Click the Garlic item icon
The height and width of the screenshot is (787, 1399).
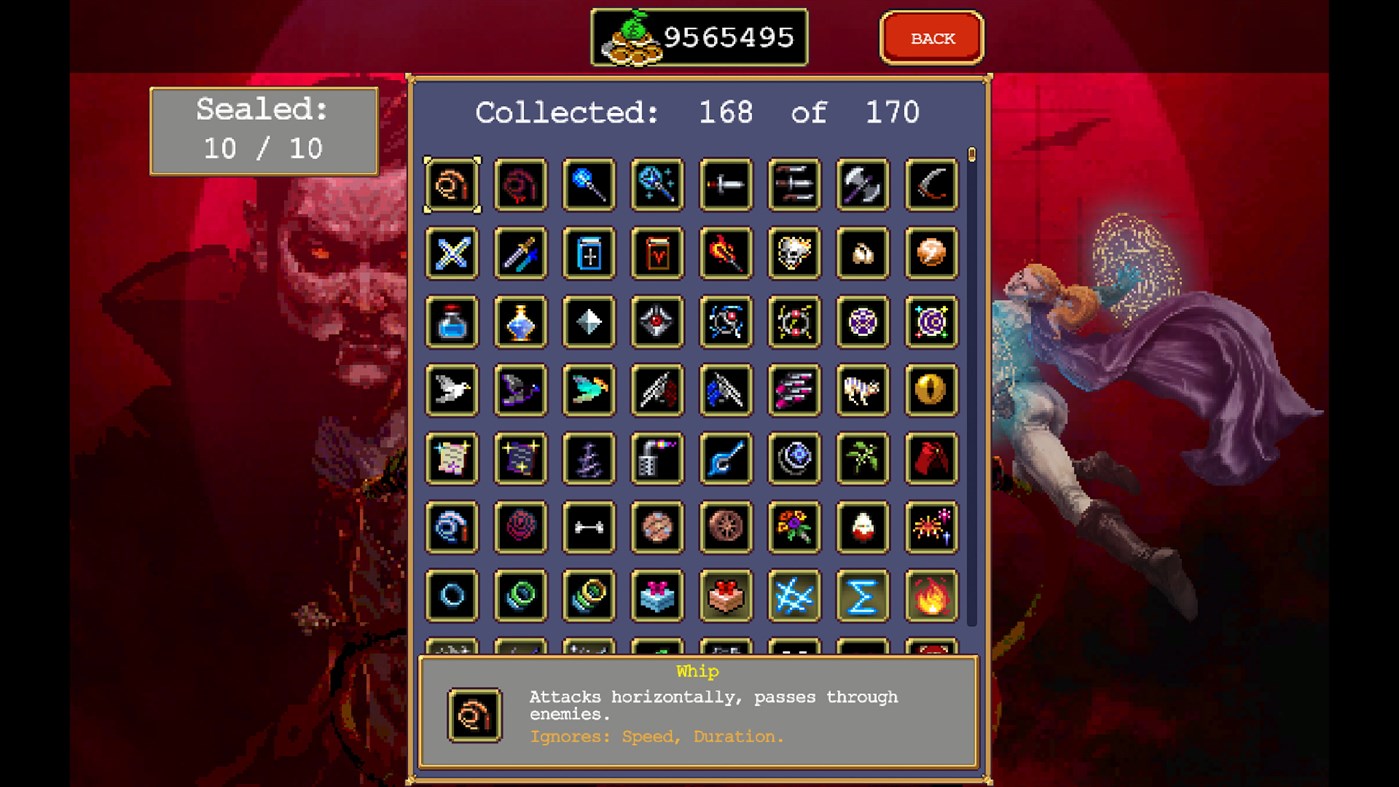[863, 253]
